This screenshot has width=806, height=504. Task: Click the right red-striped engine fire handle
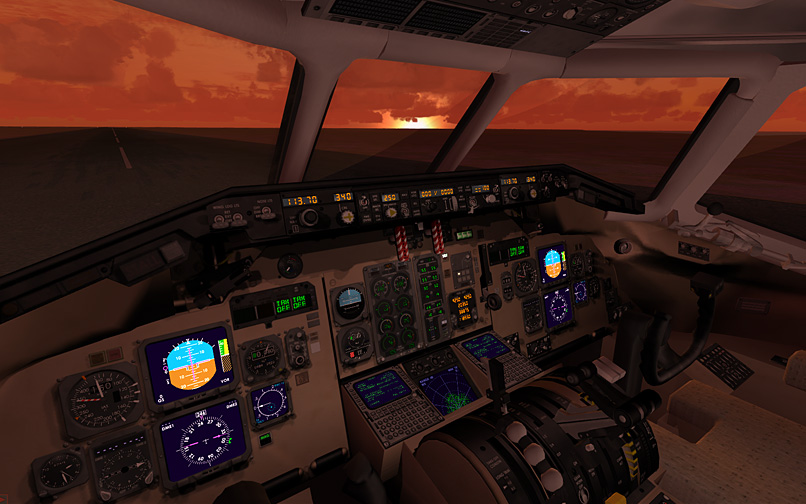438,238
